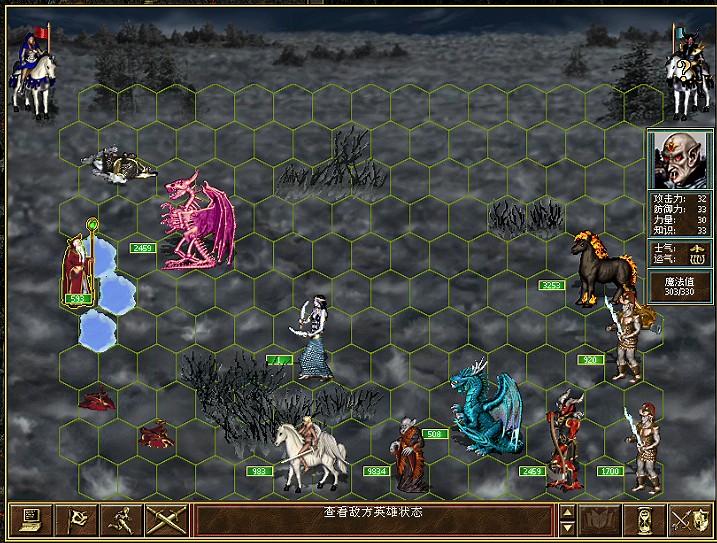Toggle auto-combat with crossed swords

[x=166, y=520]
